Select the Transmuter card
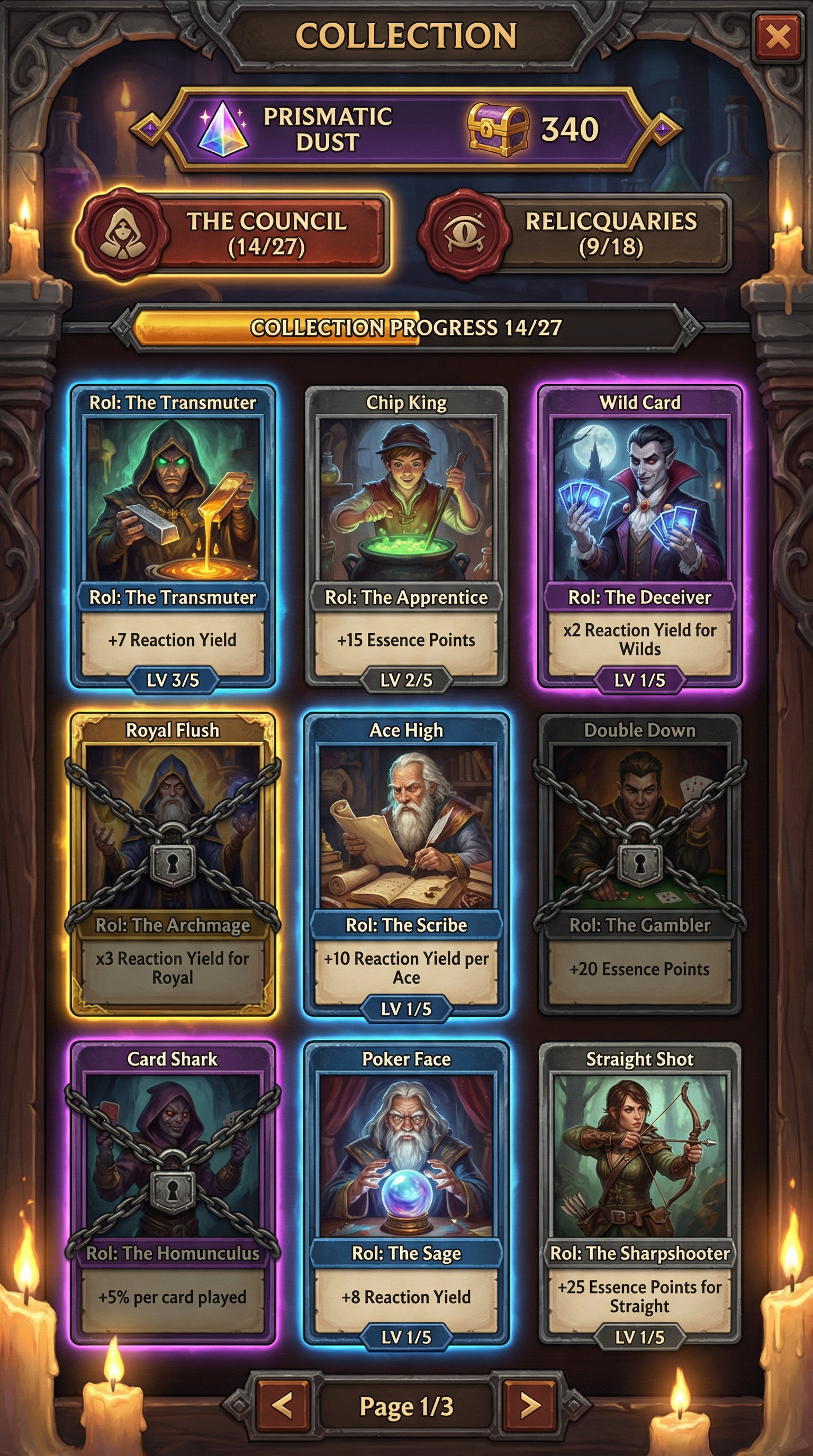Image resolution: width=813 pixels, height=1456 pixels. tap(173, 536)
